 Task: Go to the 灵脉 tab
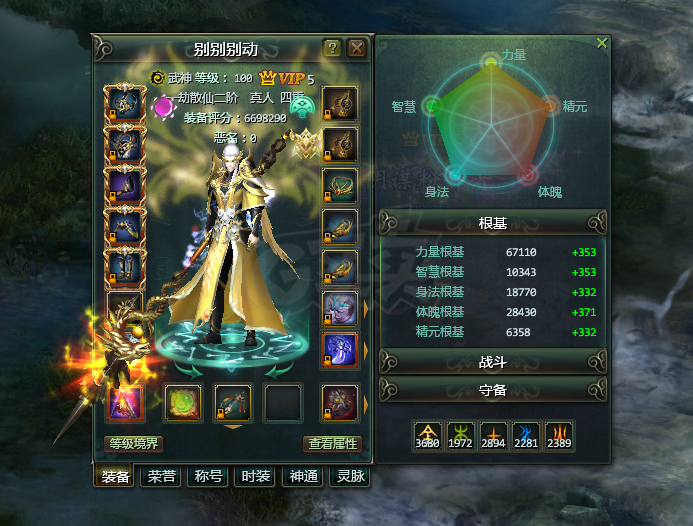(x=349, y=477)
